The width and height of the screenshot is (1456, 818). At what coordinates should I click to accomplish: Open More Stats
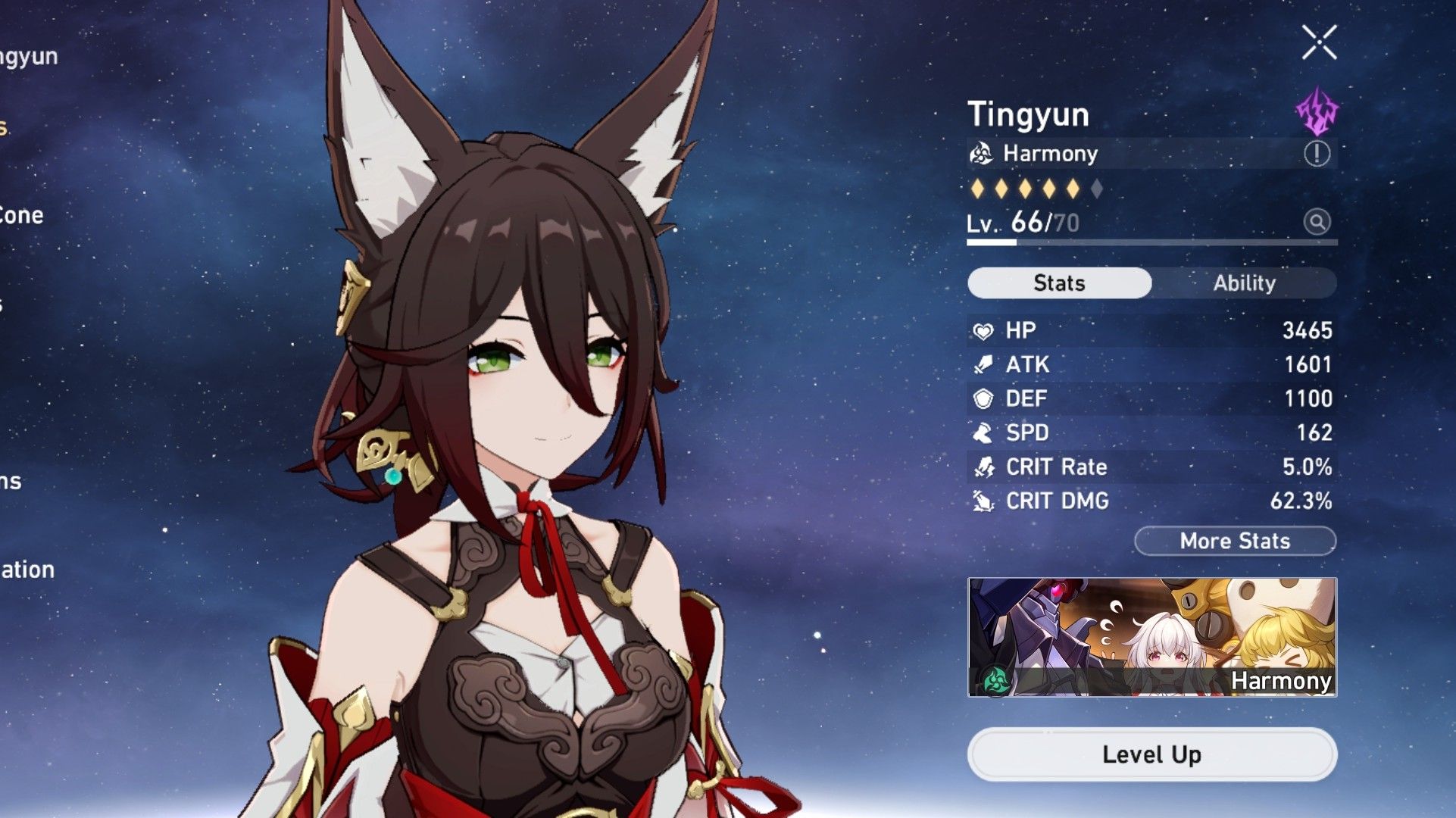coord(1235,541)
